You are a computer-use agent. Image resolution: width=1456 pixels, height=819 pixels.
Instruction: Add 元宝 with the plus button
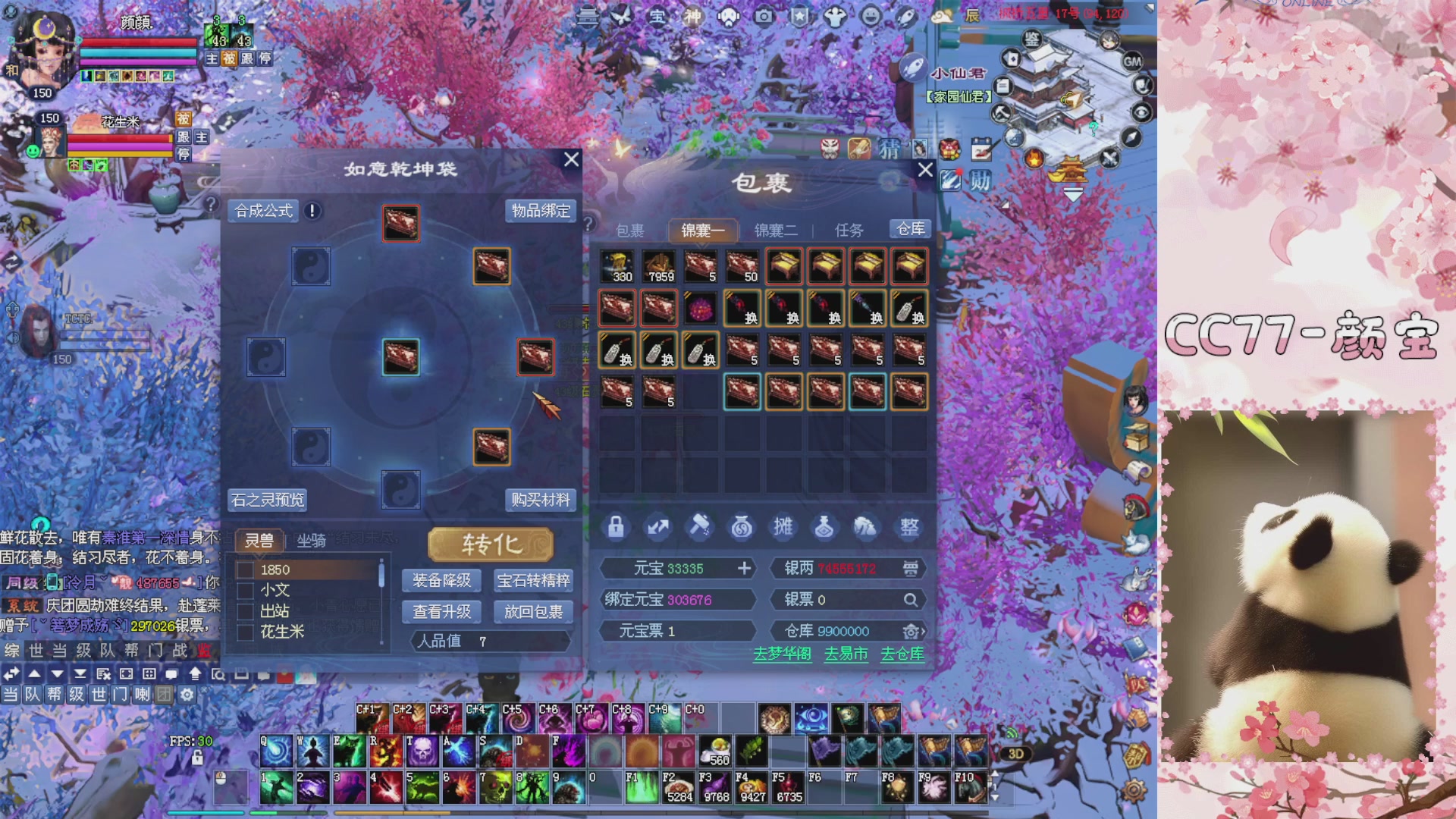click(744, 569)
